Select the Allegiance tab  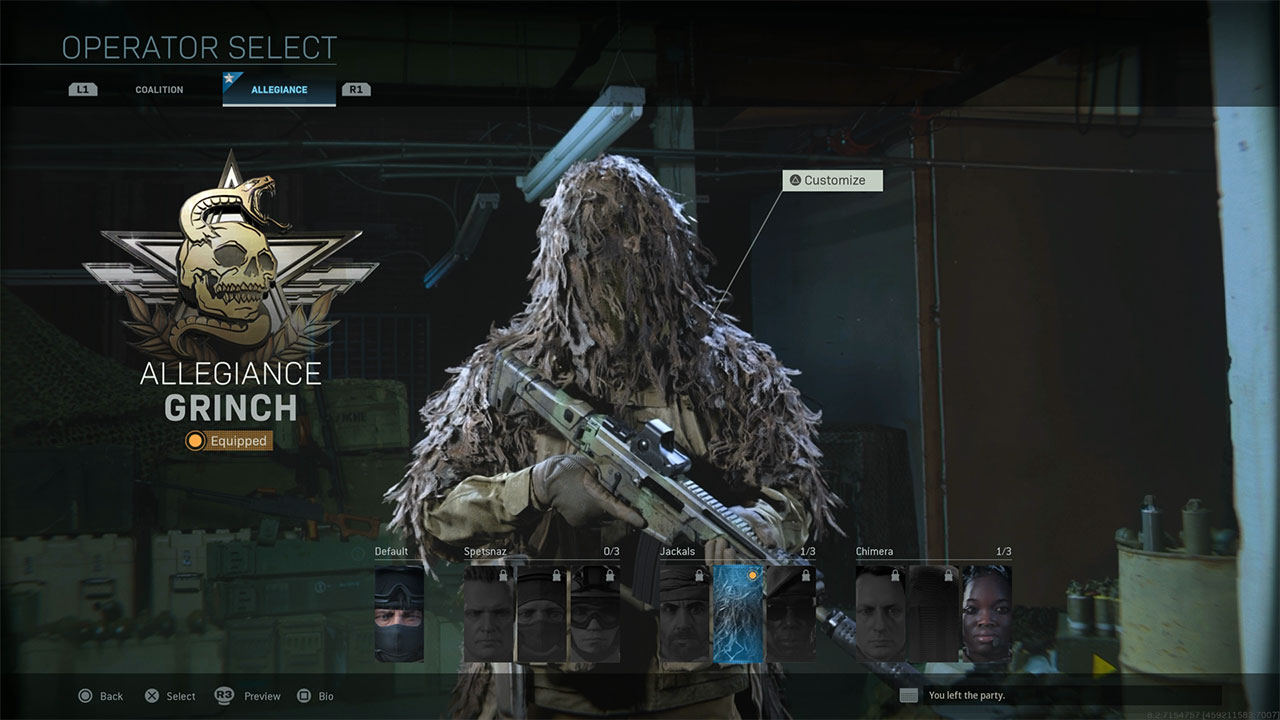(x=278, y=89)
